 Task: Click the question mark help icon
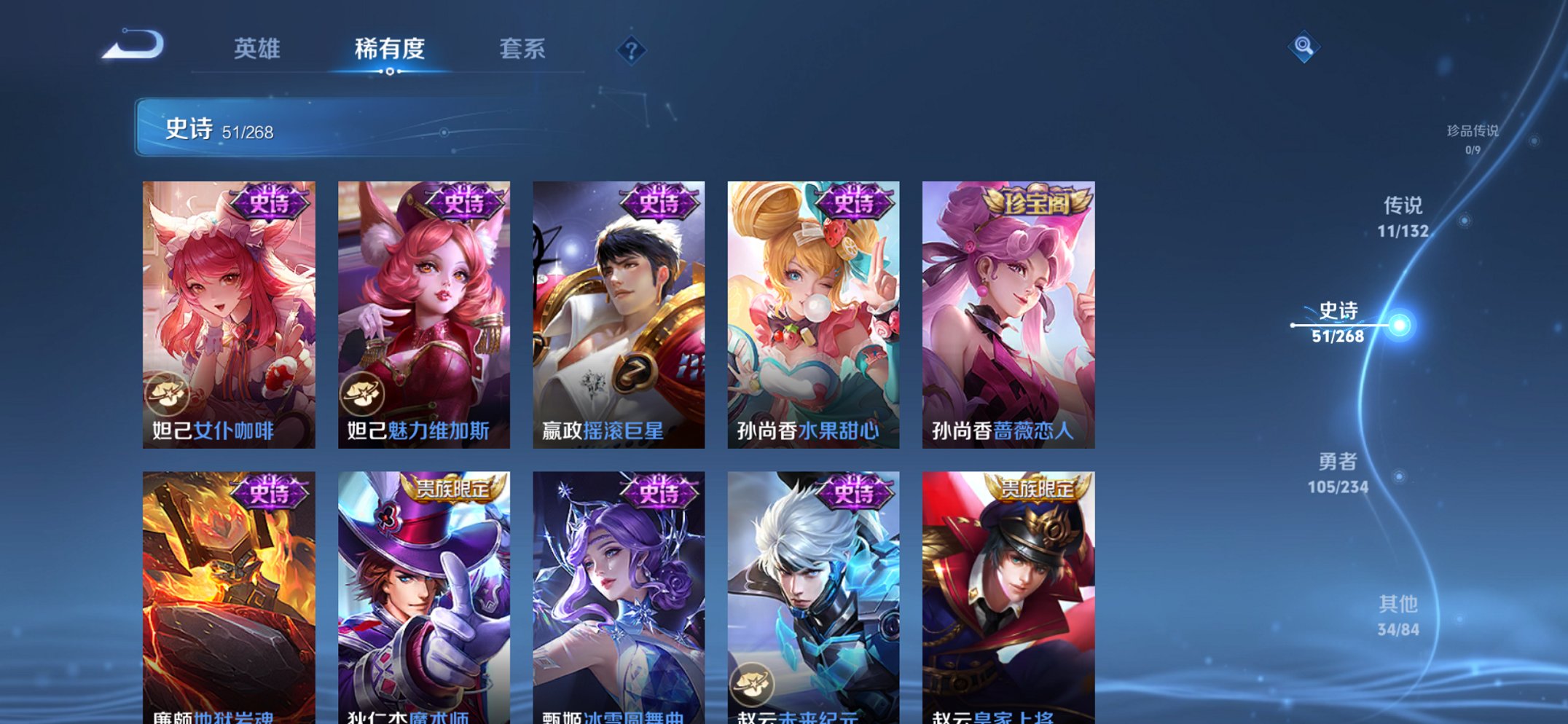[x=632, y=50]
